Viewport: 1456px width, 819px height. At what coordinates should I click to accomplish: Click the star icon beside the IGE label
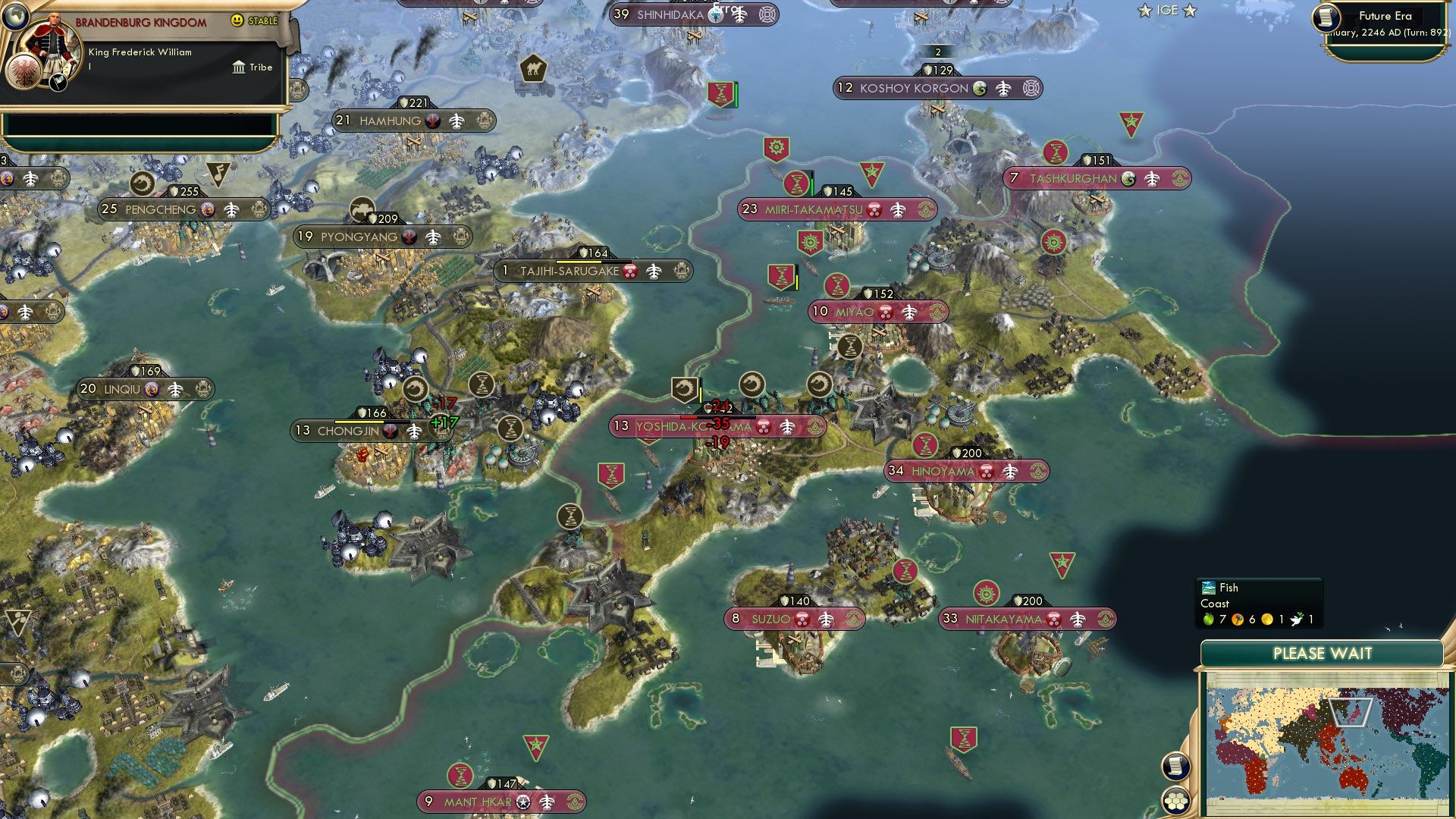click(x=1143, y=11)
